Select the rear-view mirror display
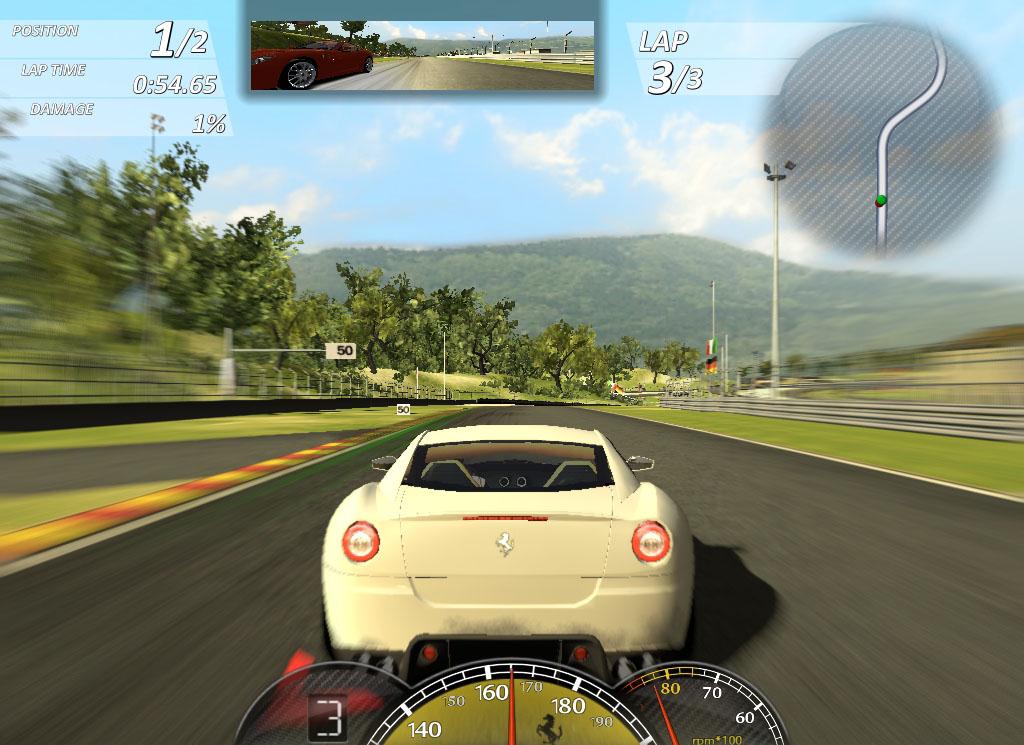The height and width of the screenshot is (745, 1024). [x=421, y=56]
